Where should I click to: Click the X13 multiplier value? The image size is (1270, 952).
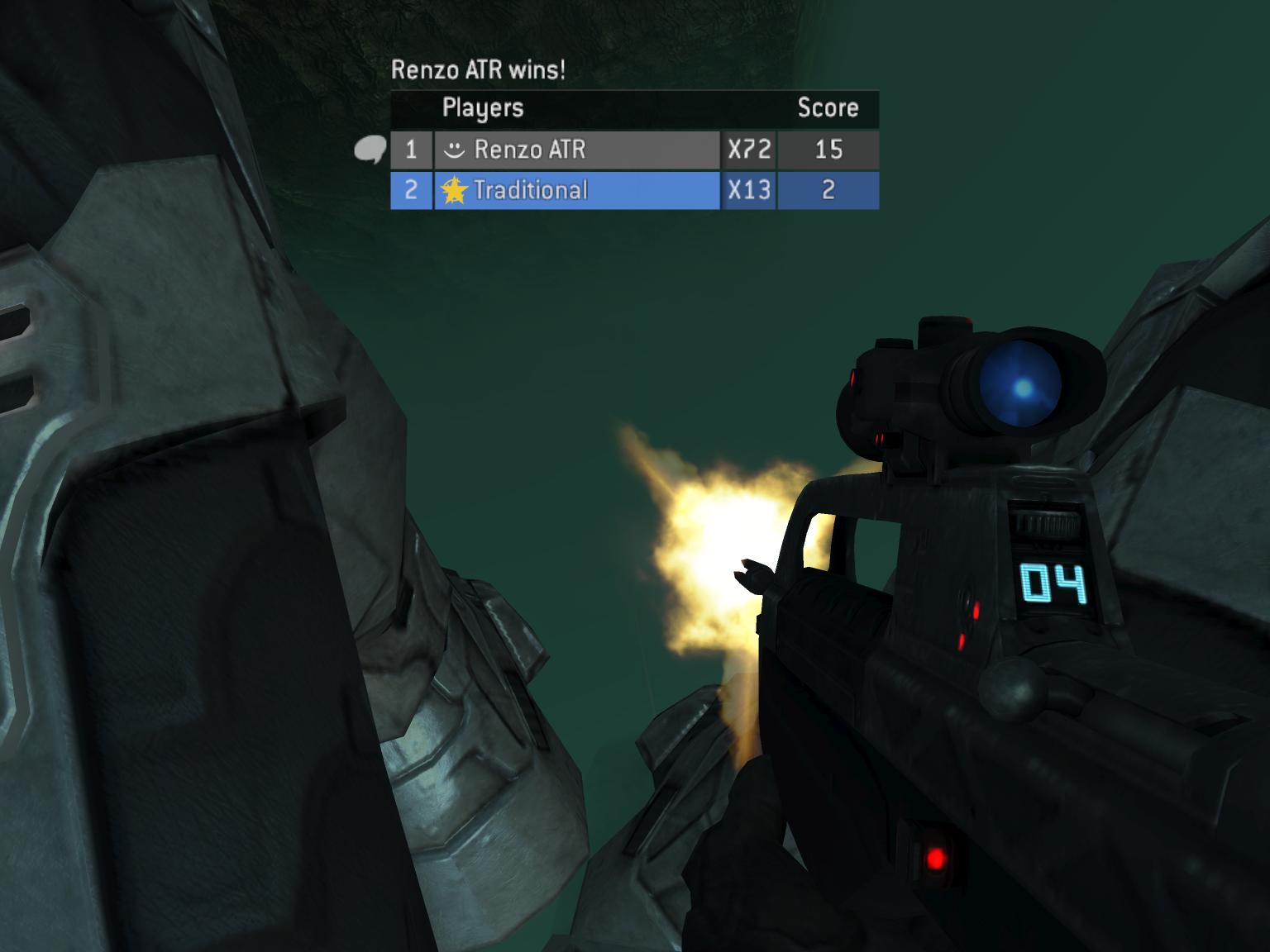click(x=748, y=190)
